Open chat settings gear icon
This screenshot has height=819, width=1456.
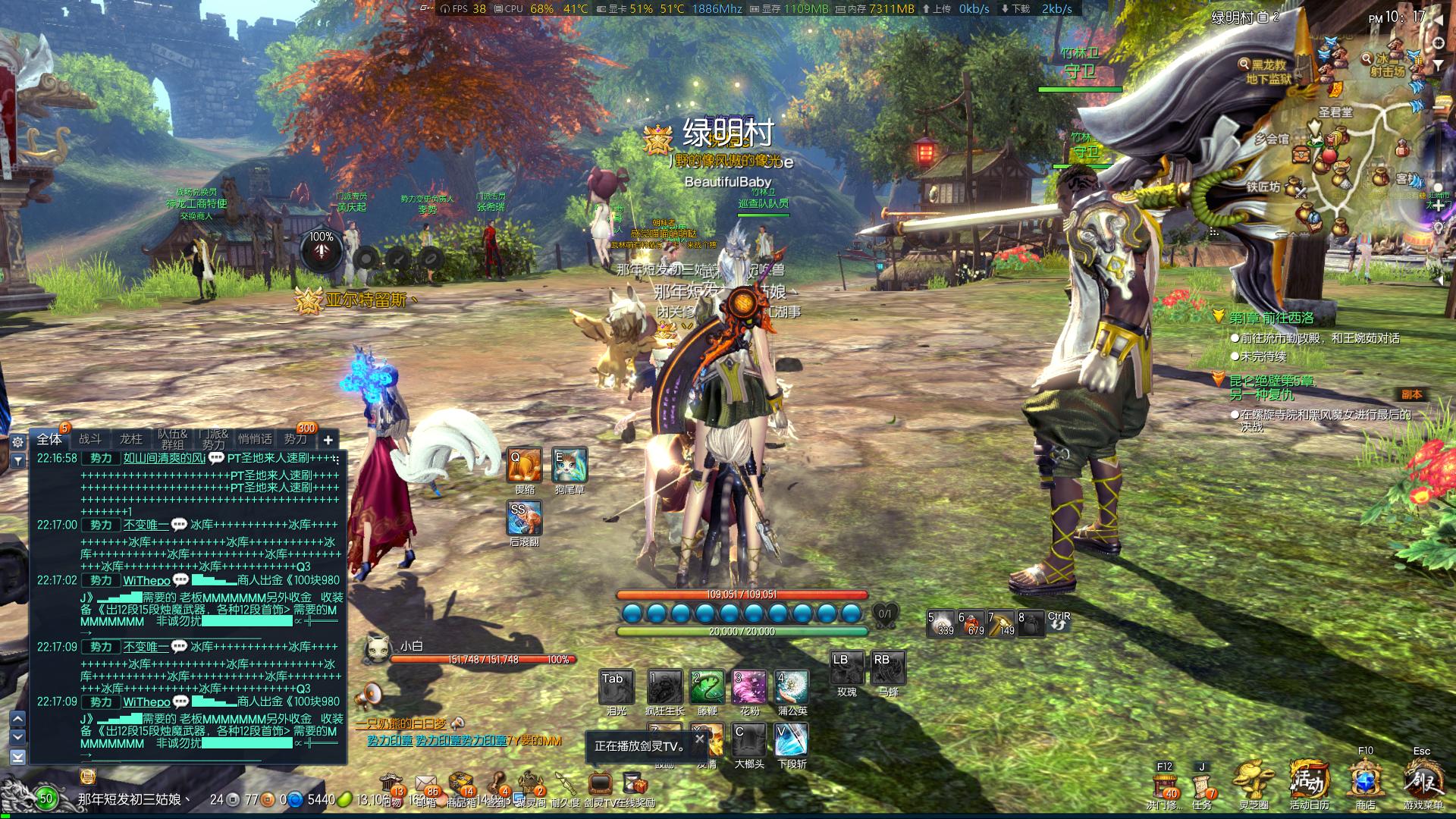tap(17, 441)
